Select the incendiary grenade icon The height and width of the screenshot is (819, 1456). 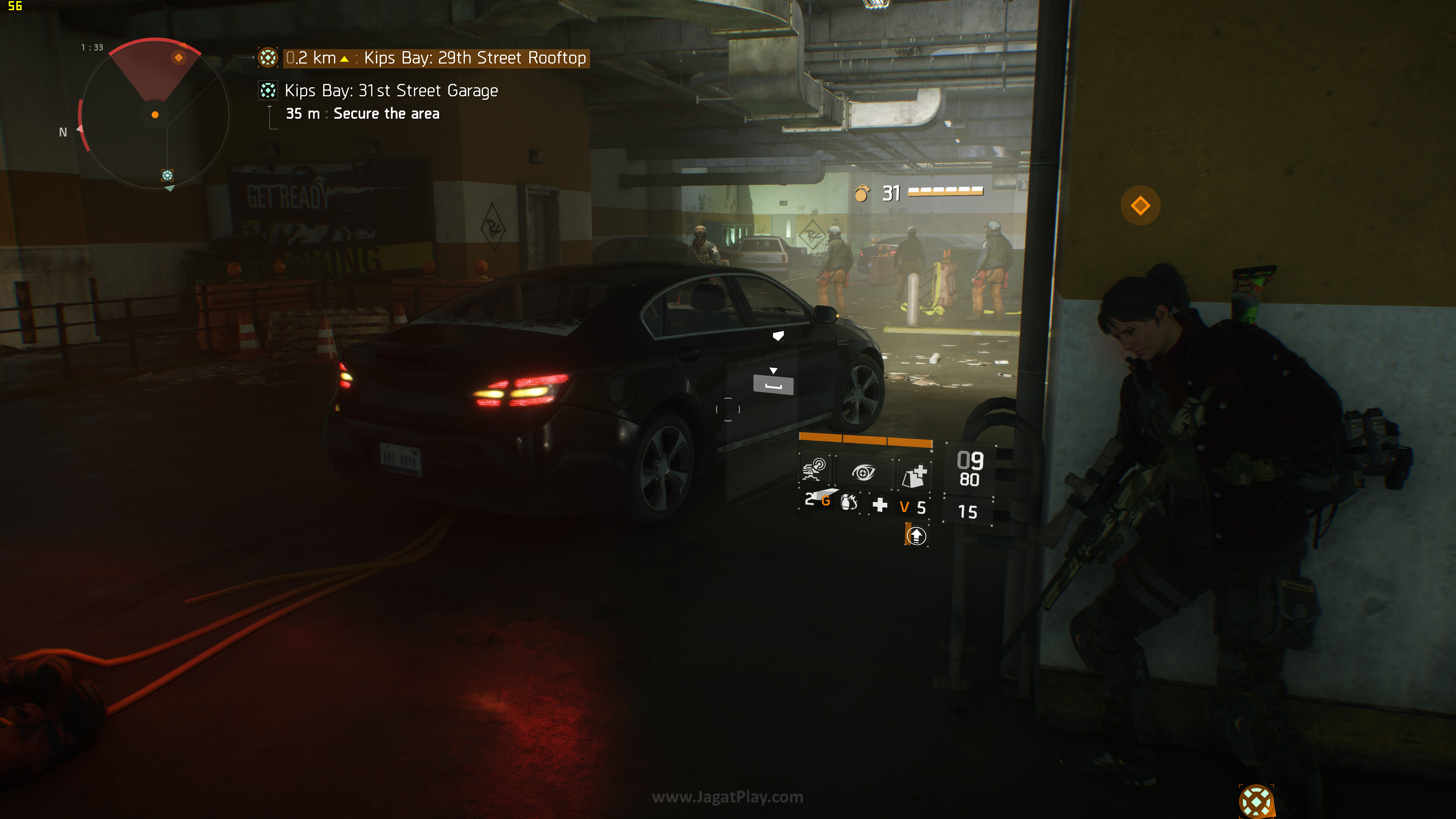pyautogui.click(x=849, y=502)
